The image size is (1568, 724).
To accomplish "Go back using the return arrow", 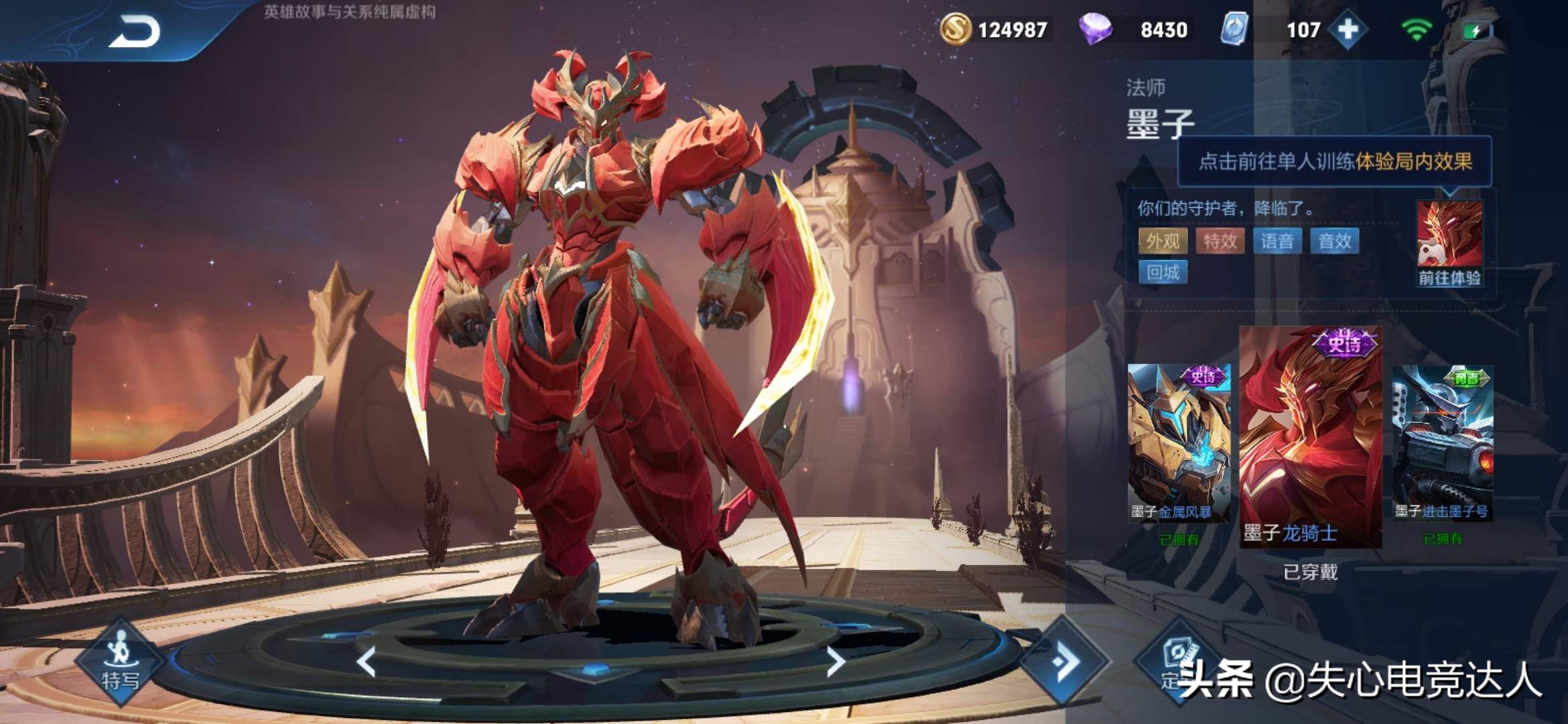I will pyautogui.click(x=135, y=32).
